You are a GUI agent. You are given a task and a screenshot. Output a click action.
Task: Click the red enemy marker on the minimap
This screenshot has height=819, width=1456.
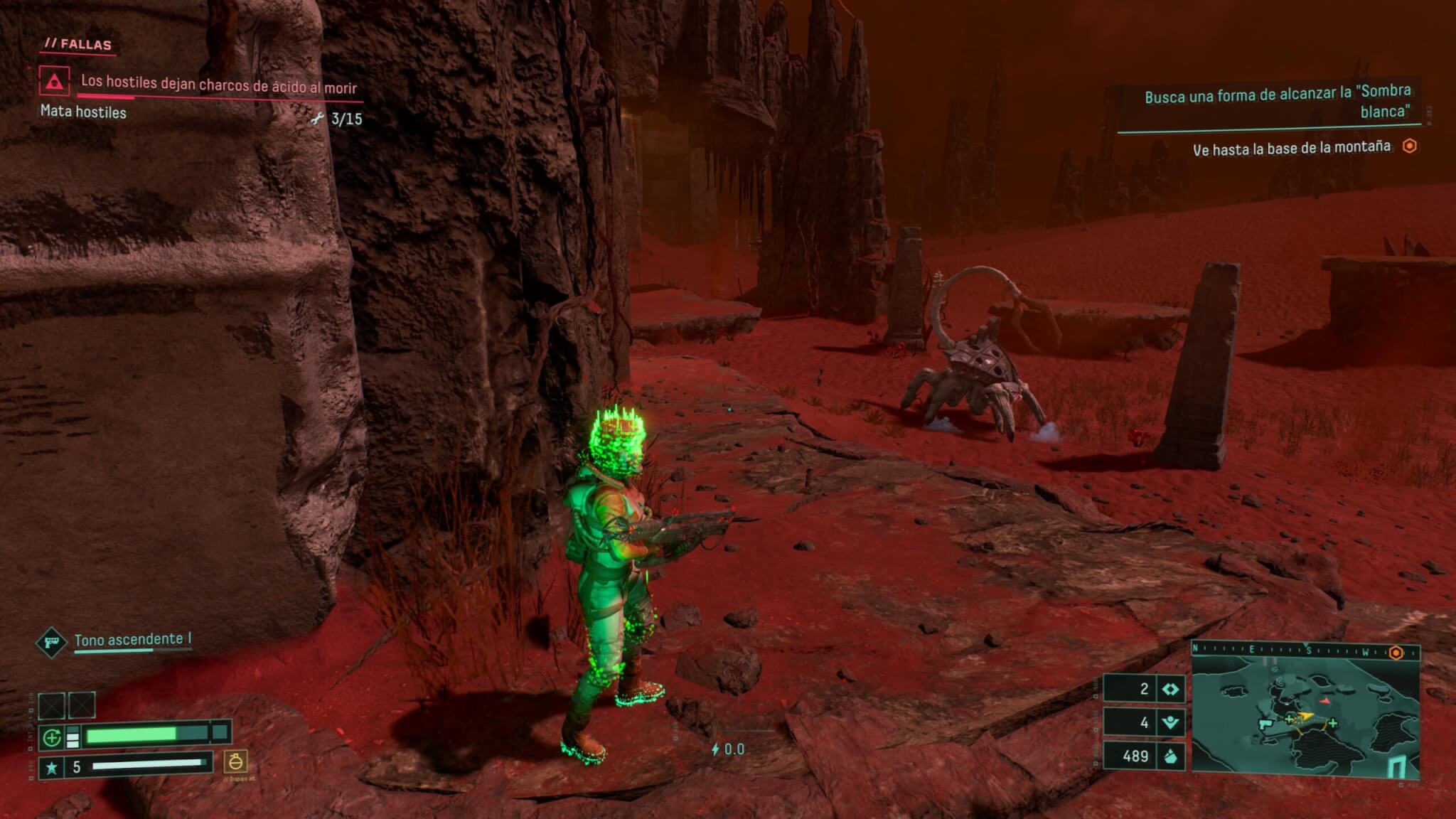click(x=1324, y=700)
